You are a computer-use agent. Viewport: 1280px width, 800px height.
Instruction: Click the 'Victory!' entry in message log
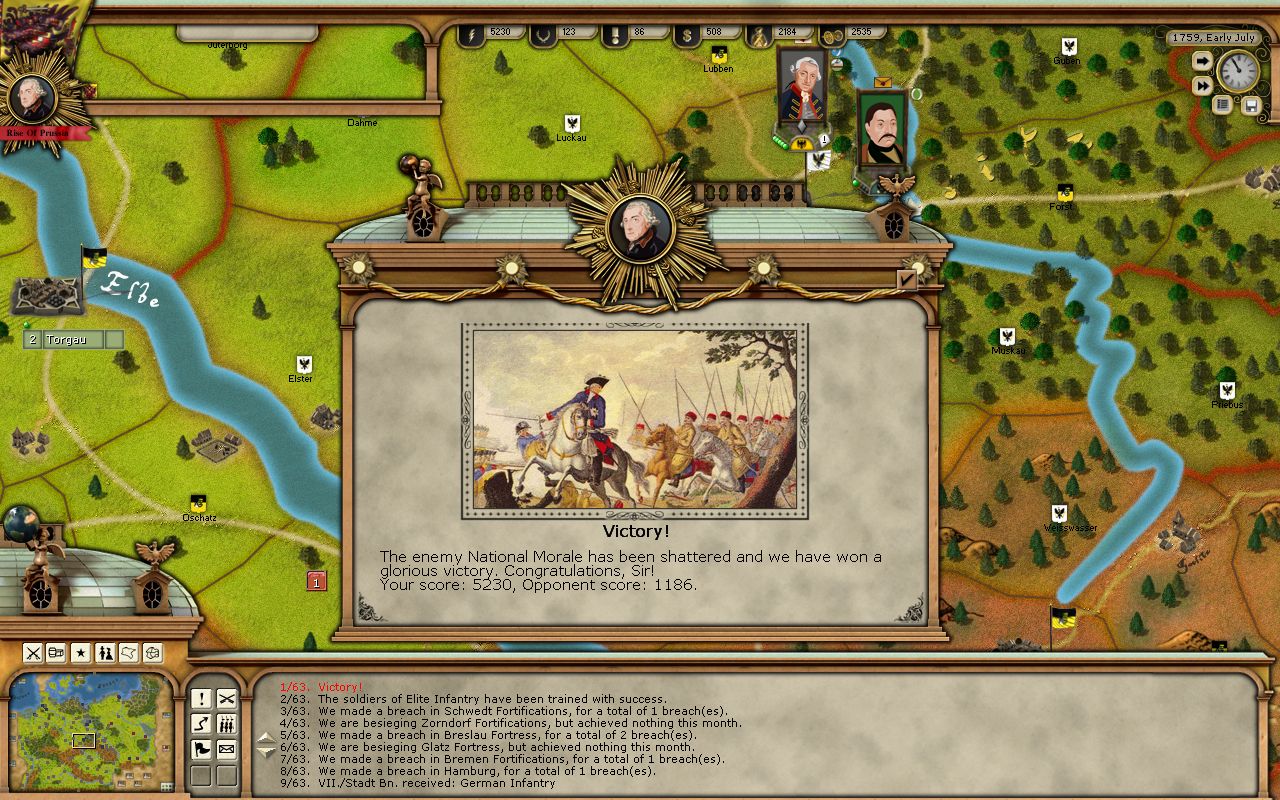(340, 687)
